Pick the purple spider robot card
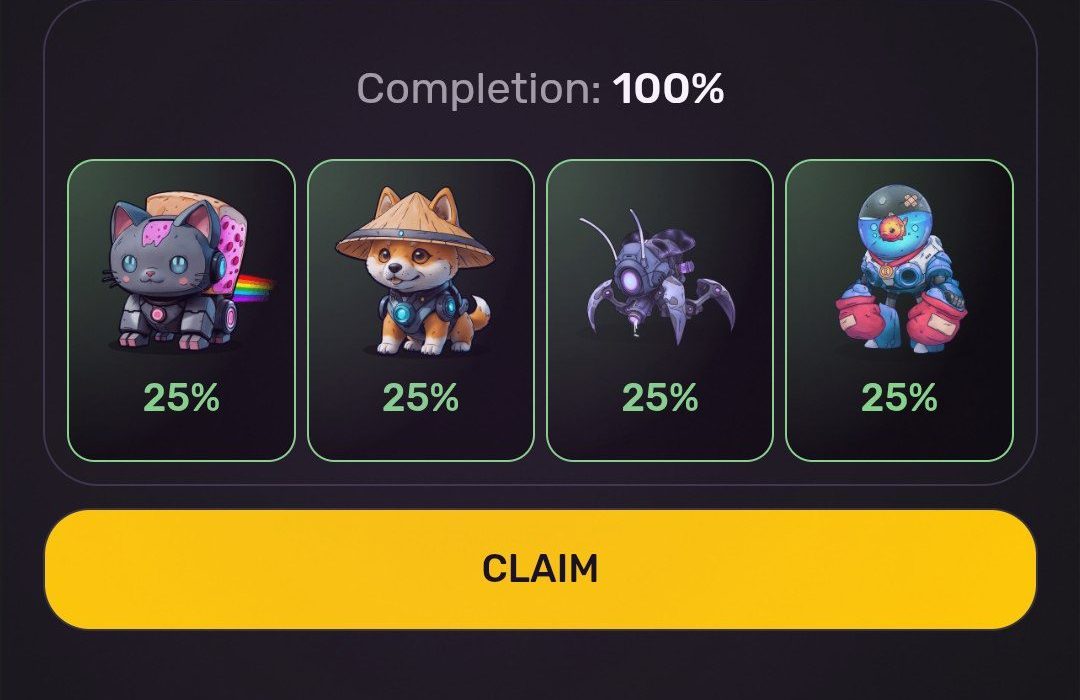This screenshot has height=700, width=1080. tap(659, 310)
